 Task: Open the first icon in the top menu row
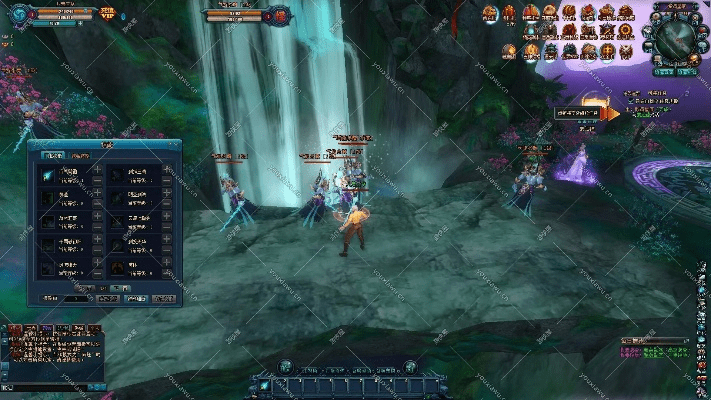click(x=490, y=13)
